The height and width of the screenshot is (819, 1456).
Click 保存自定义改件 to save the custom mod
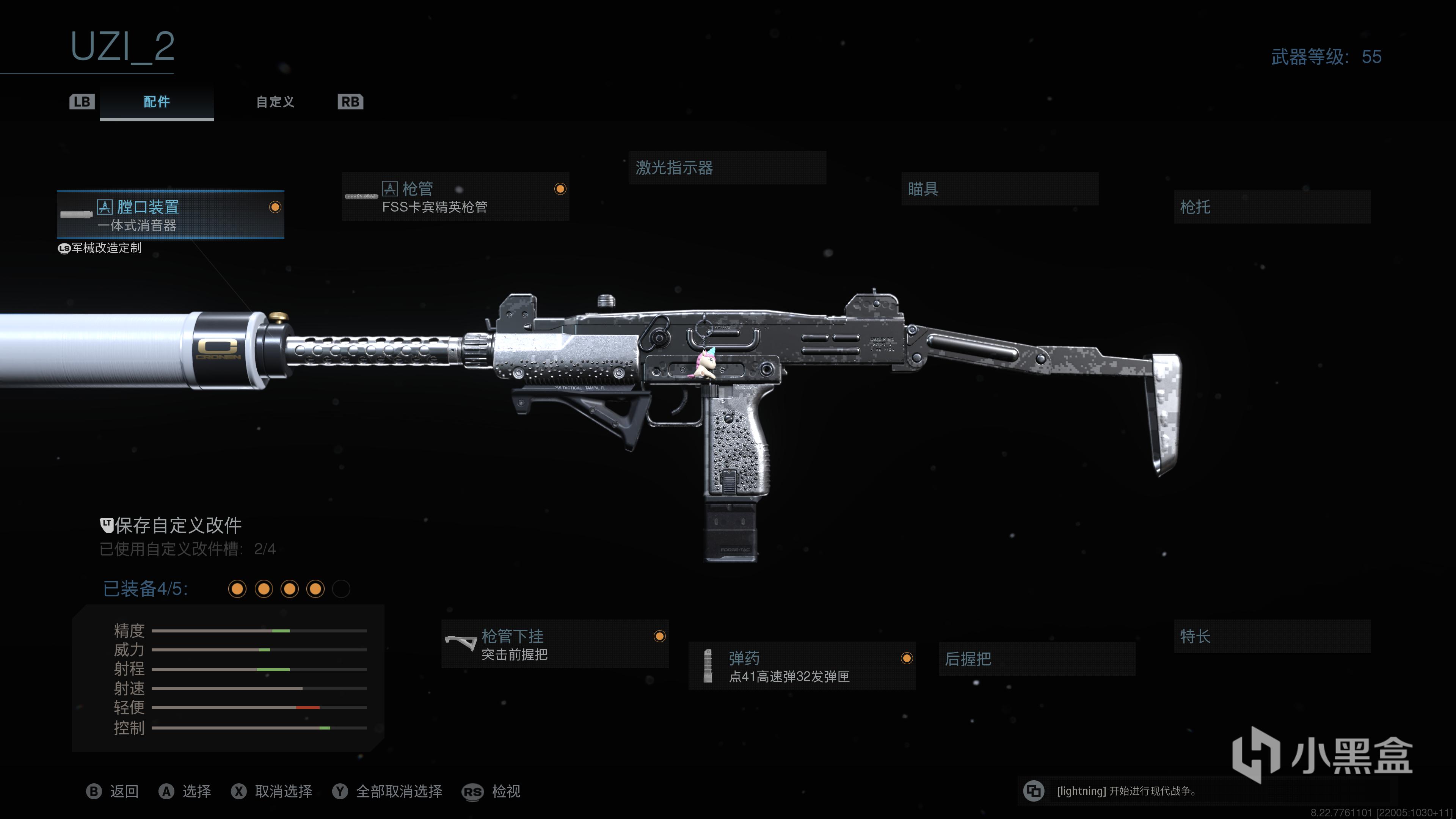[x=177, y=526]
